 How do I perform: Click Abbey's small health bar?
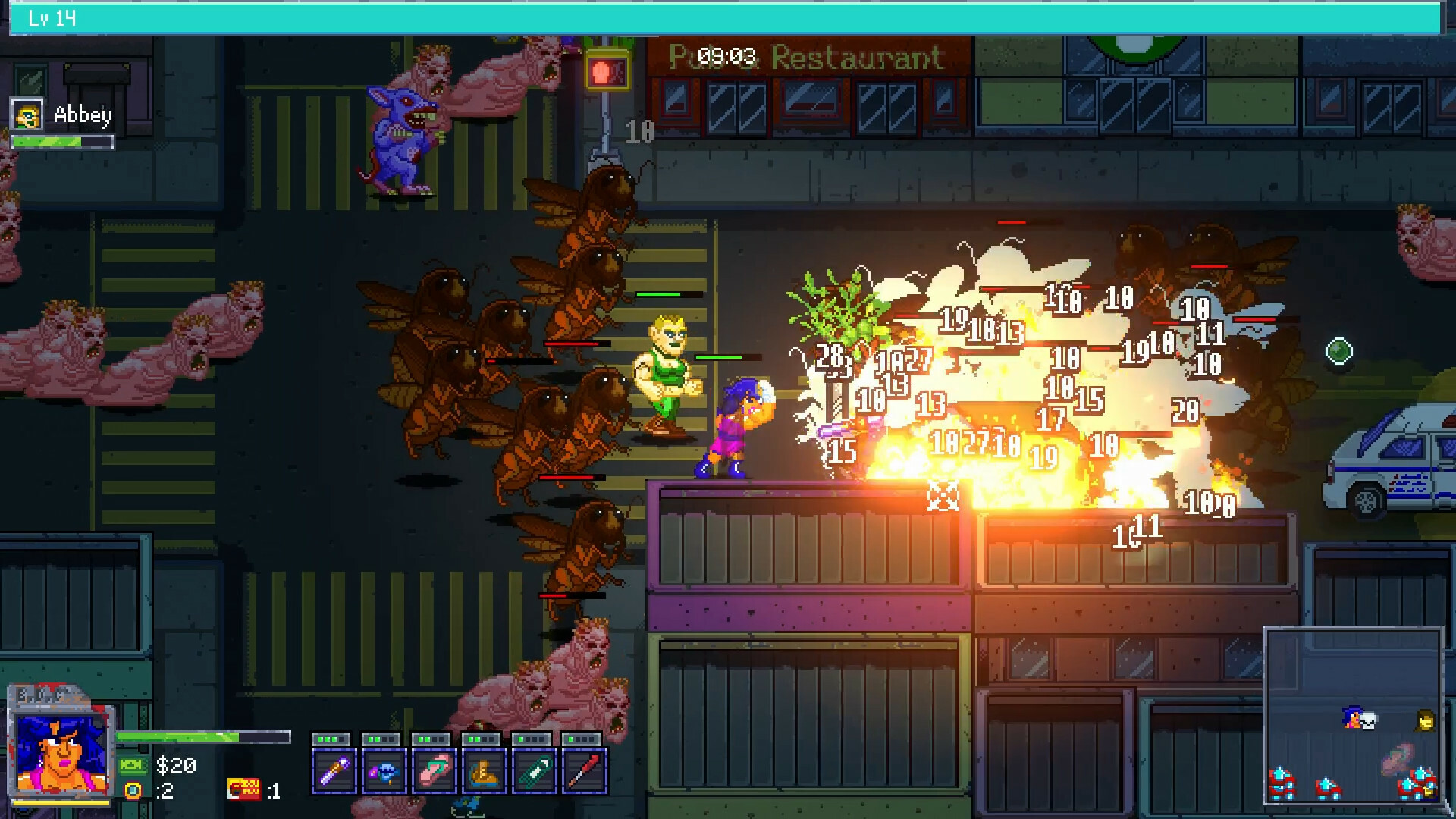click(x=63, y=142)
